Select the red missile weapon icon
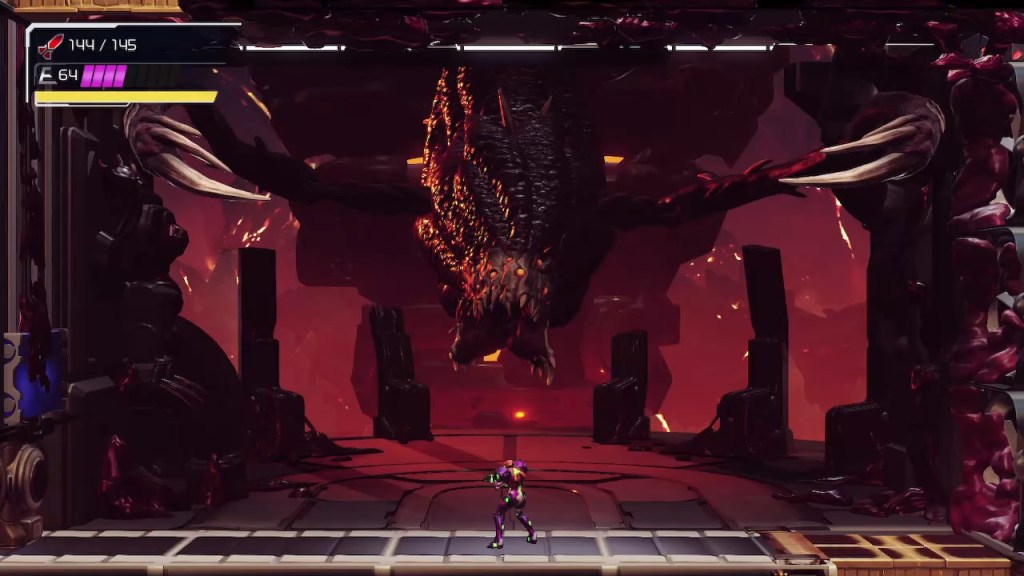The image size is (1024, 576). click(x=50, y=45)
